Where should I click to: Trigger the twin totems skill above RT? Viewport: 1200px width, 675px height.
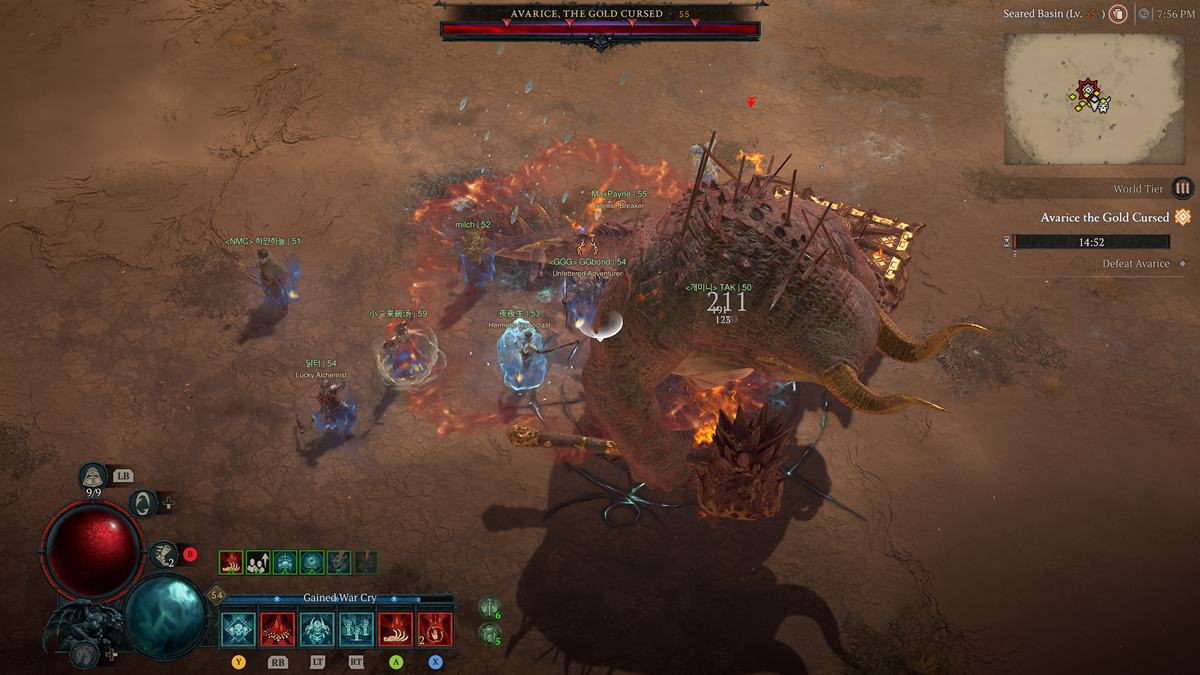356,629
